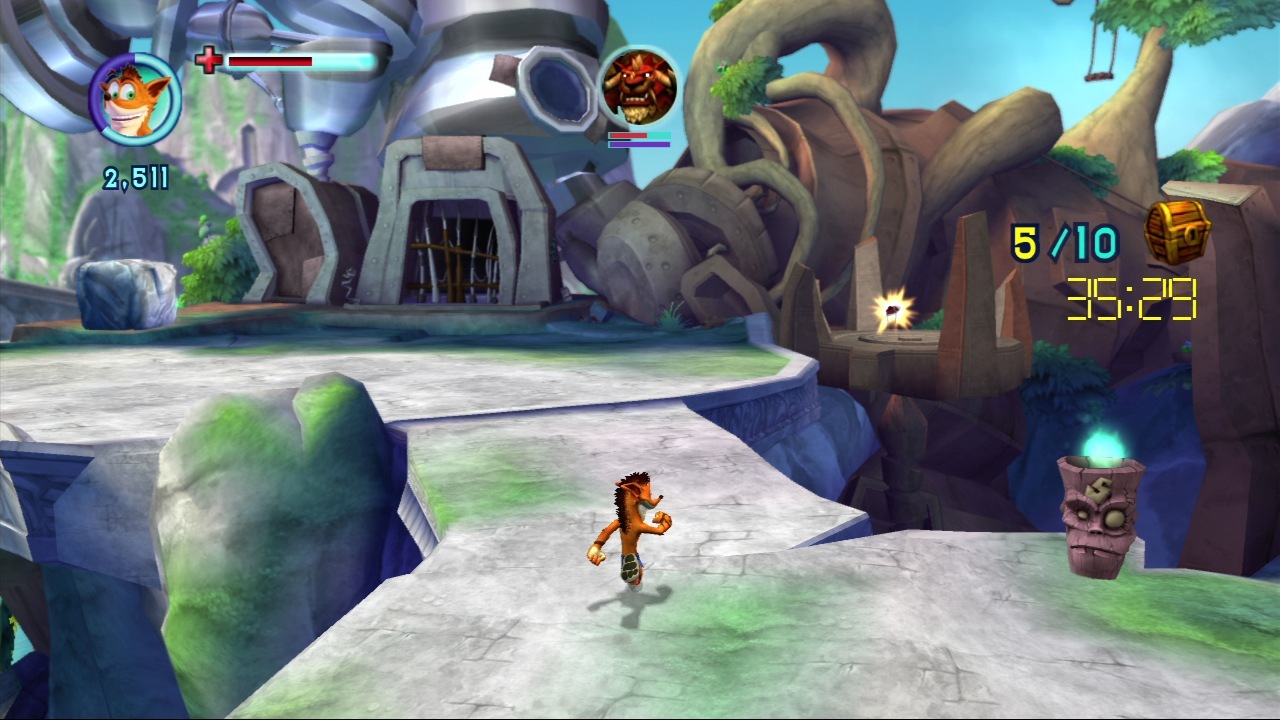Select the red monster portrait icon
This screenshot has height=720, width=1280.
638,87
